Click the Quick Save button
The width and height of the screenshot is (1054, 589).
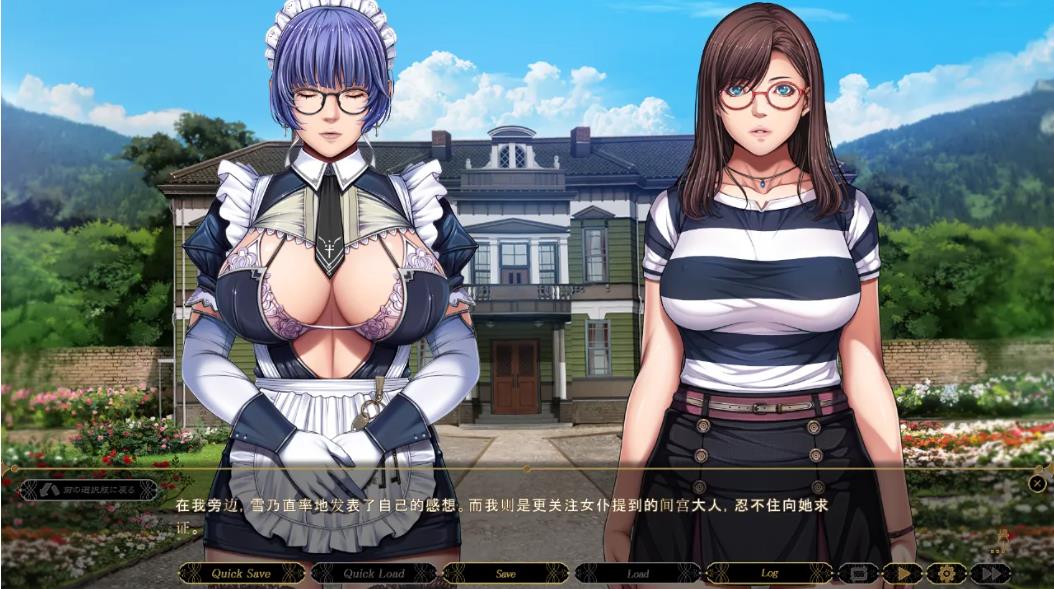(x=241, y=573)
